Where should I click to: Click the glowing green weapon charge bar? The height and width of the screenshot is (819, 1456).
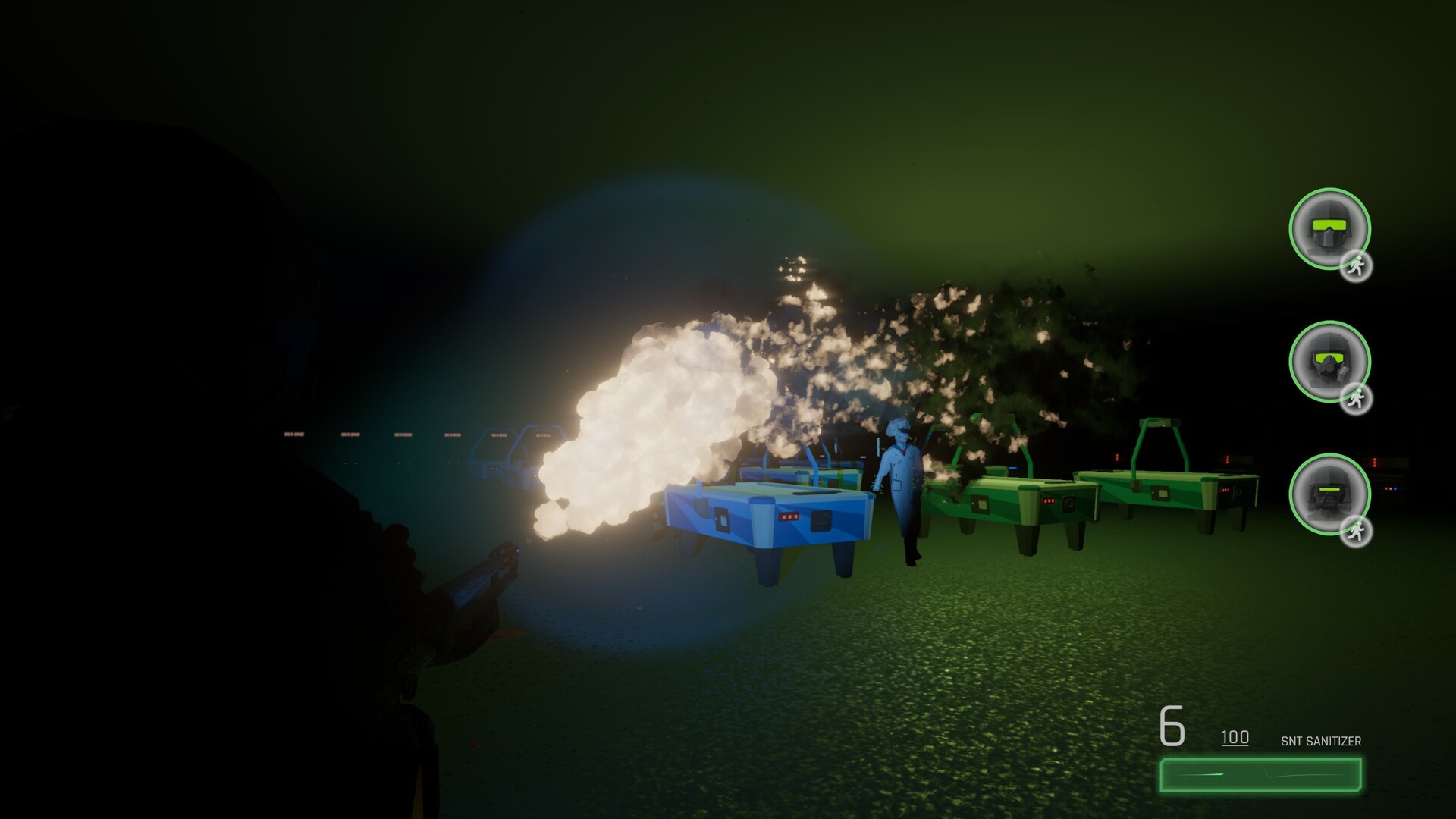1259,774
